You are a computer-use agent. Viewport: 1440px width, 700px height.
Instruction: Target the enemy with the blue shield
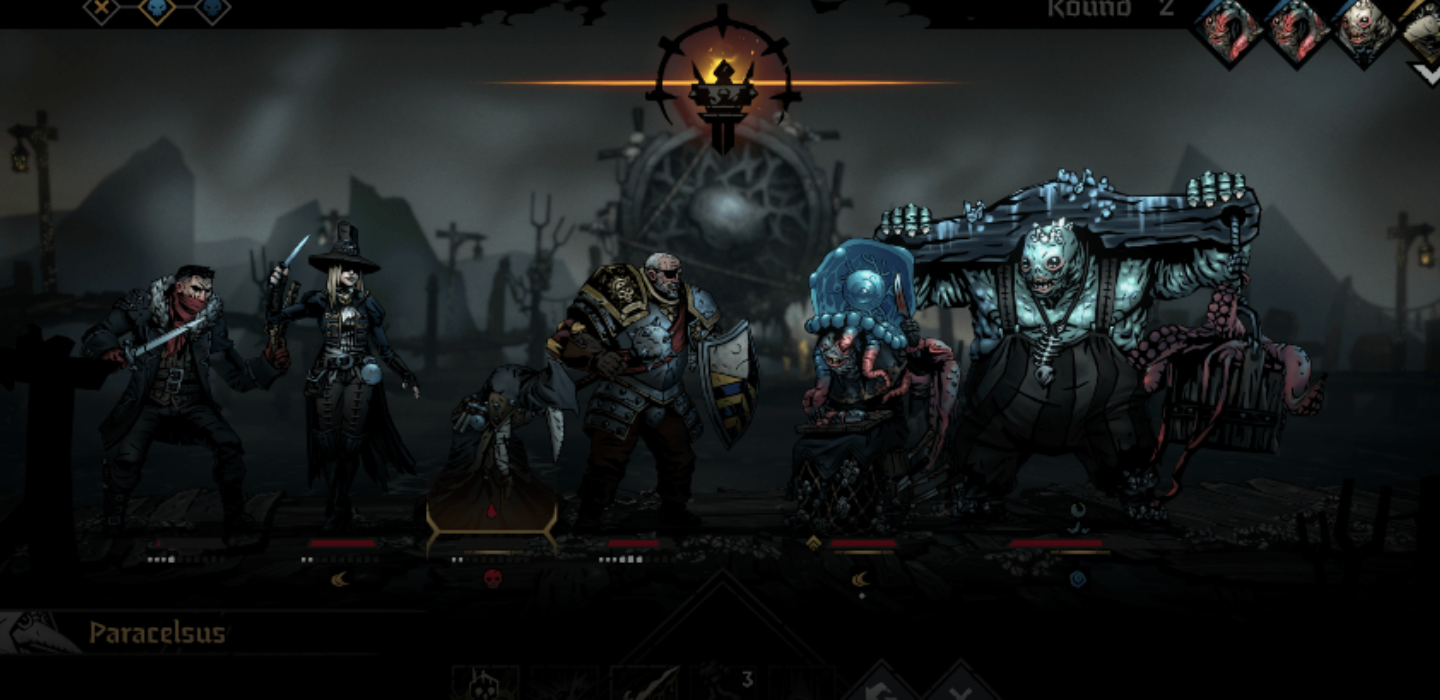(x=860, y=380)
